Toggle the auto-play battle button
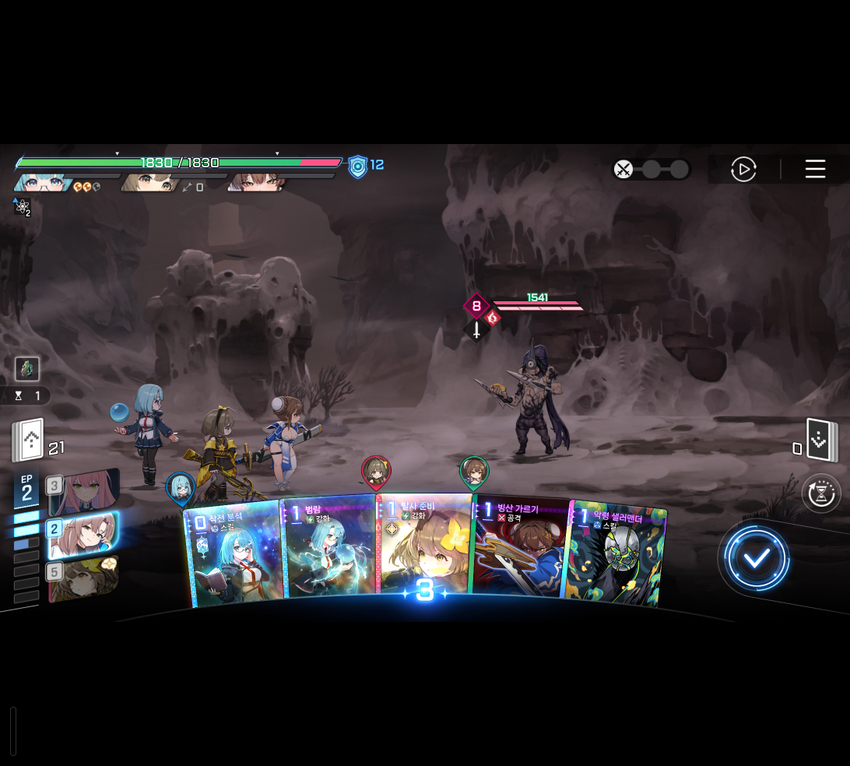The height and width of the screenshot is (766, 850). click(743, 169)
